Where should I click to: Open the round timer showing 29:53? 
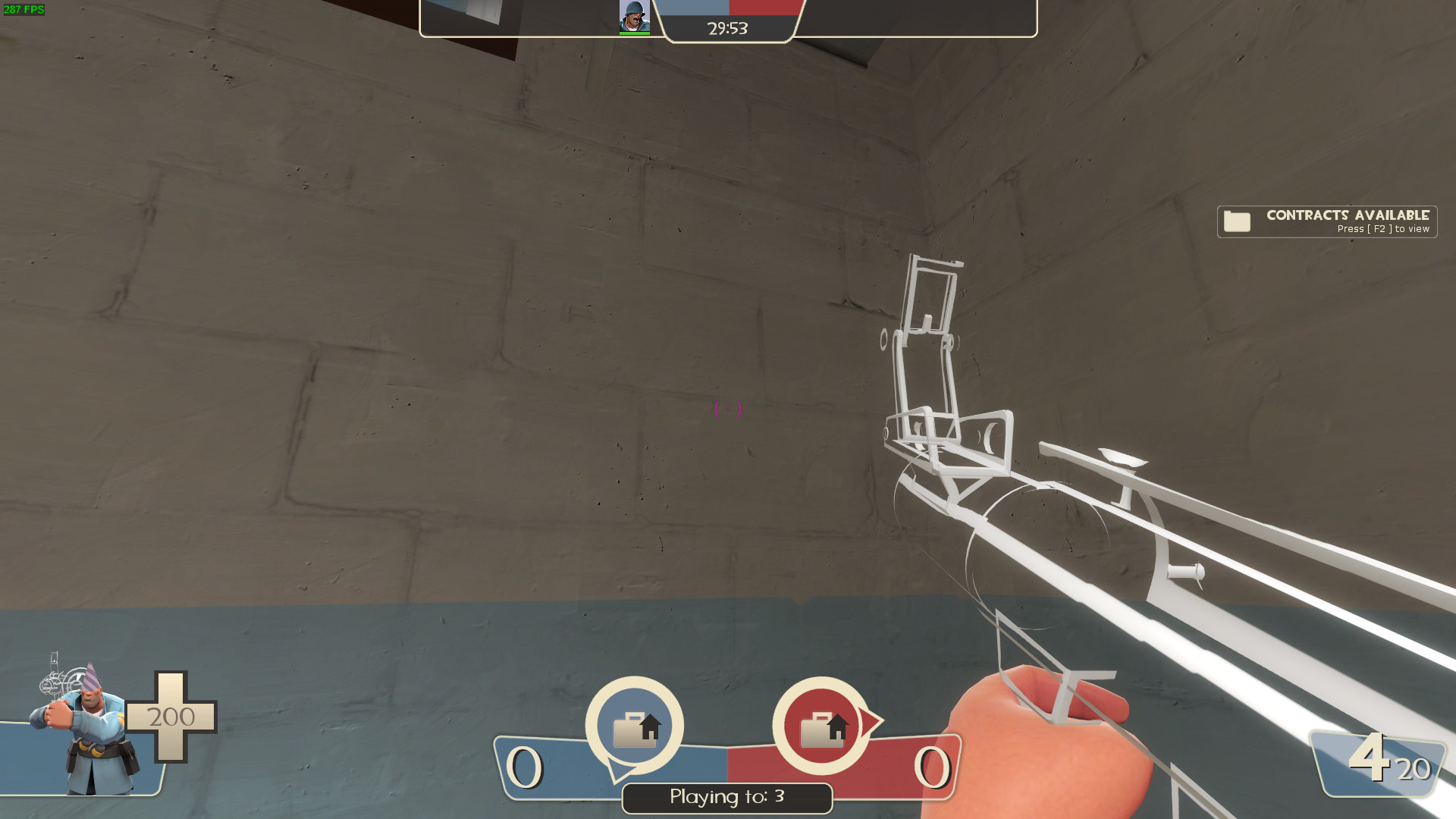(x=726, y=28)
